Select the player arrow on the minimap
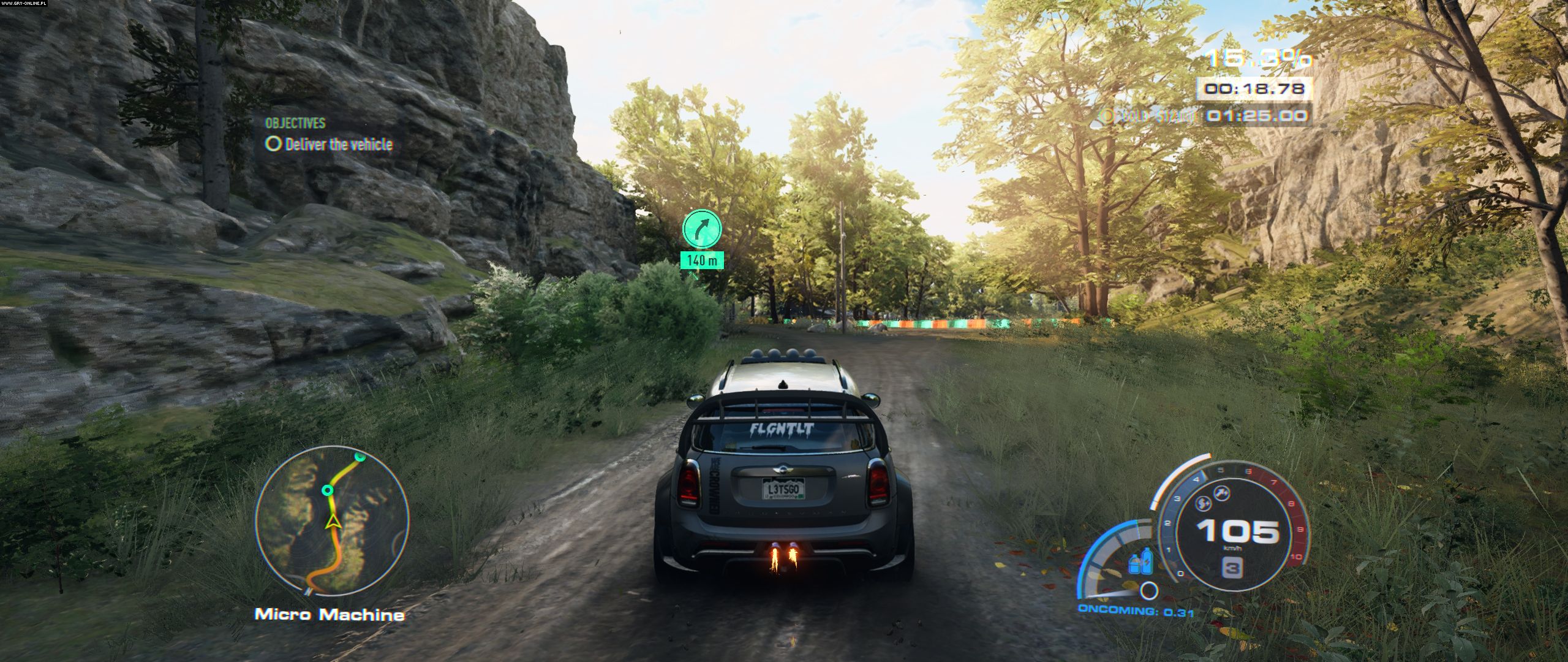This screenshot has width=1568, height=662. click(333, 522)
